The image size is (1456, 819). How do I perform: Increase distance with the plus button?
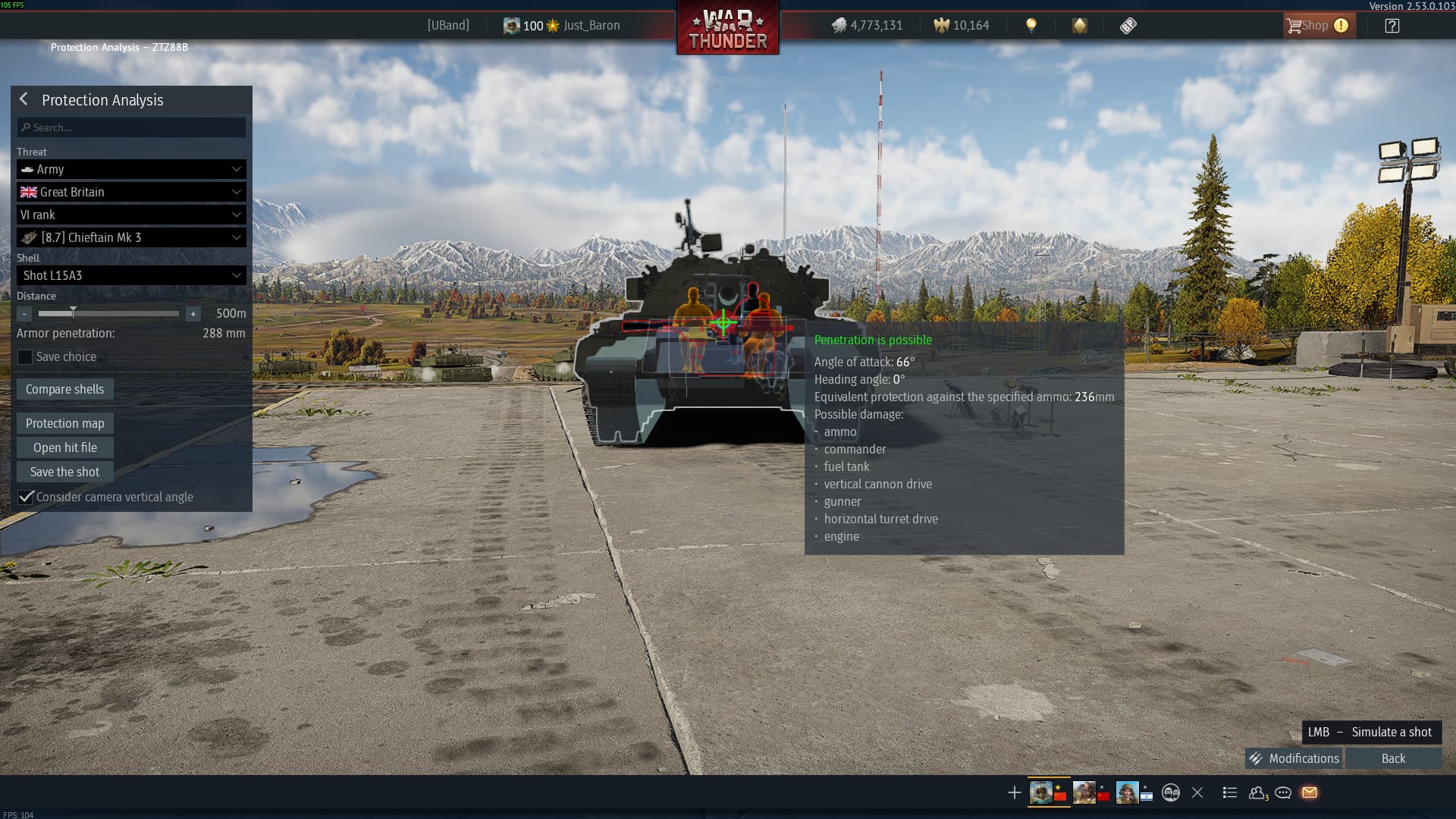click(x=193, y=314)
